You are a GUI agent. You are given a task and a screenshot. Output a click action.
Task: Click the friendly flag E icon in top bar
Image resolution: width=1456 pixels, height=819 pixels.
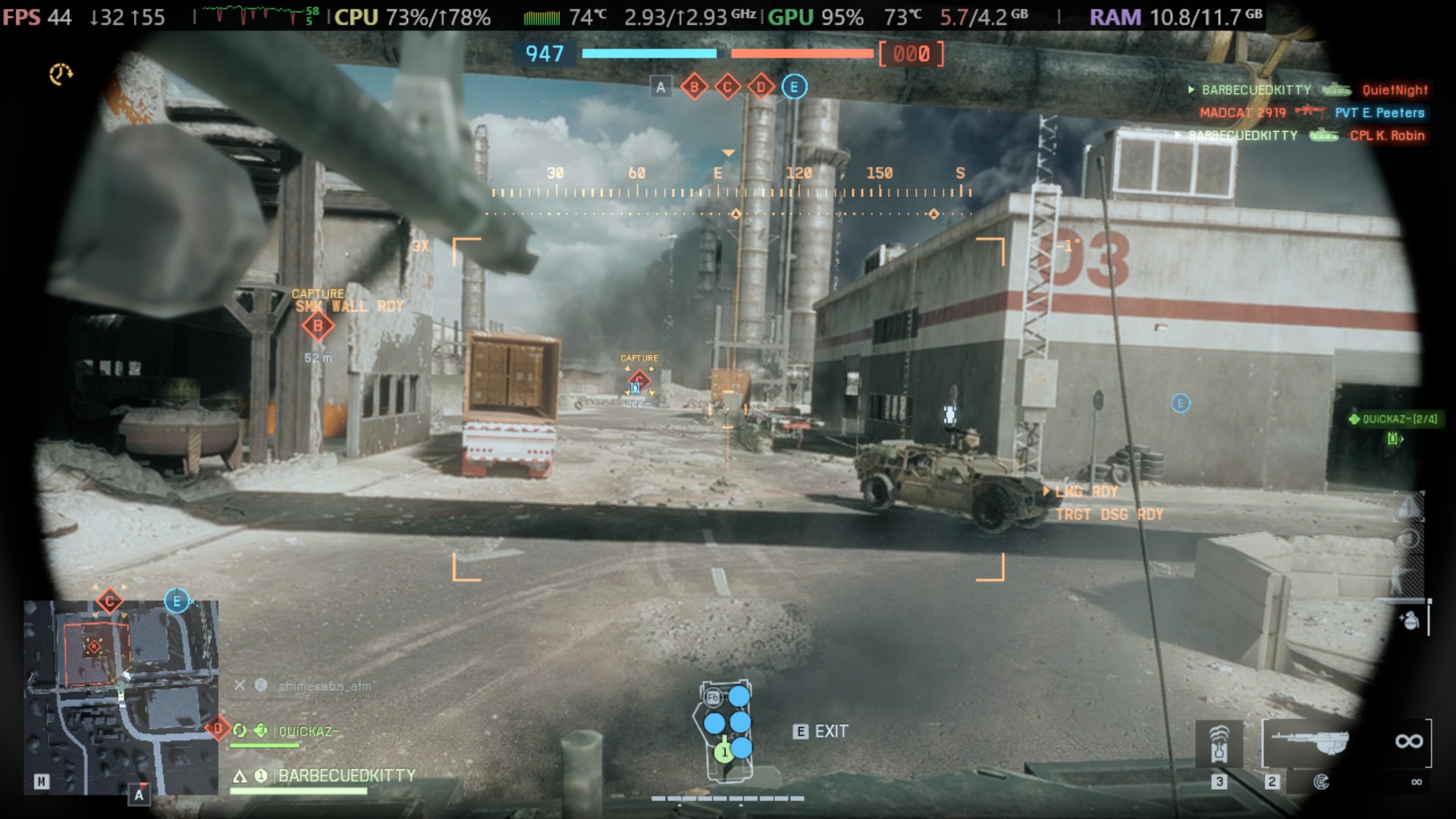(794, 87)
